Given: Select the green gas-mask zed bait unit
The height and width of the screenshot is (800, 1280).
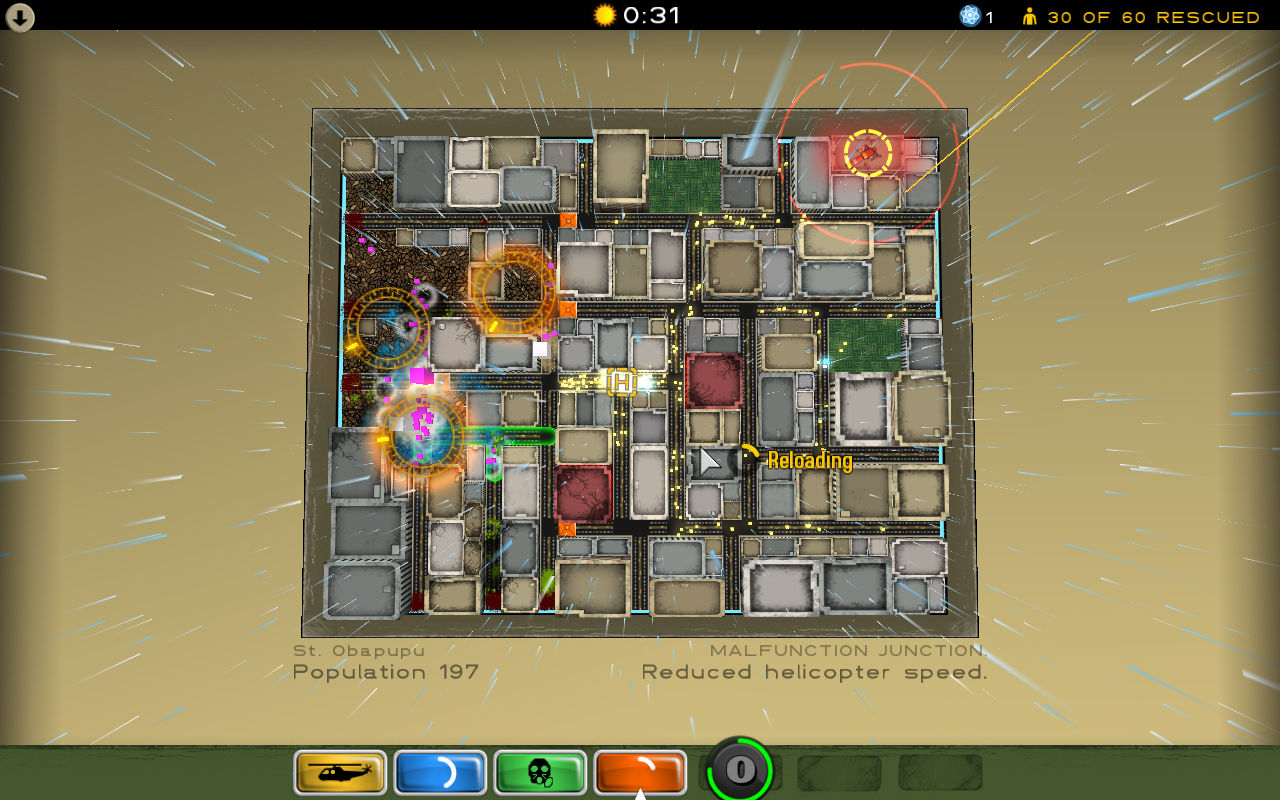Looking at the screenshot, I should click(539, 772).
